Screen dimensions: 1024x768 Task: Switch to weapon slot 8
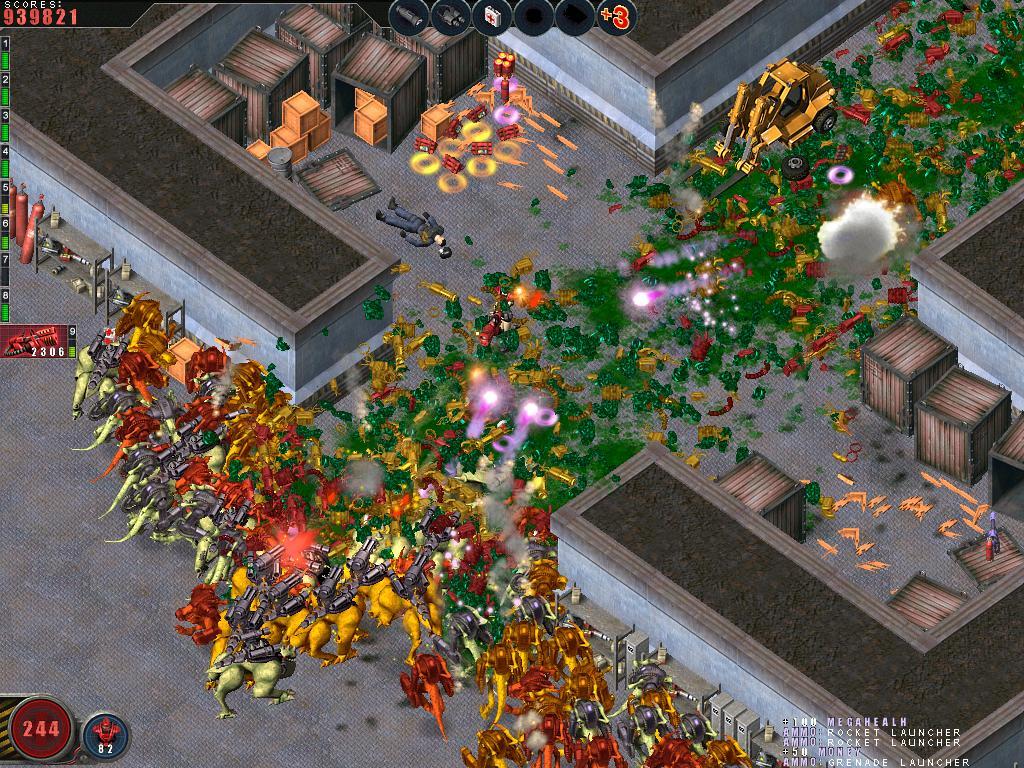[5, 306]
